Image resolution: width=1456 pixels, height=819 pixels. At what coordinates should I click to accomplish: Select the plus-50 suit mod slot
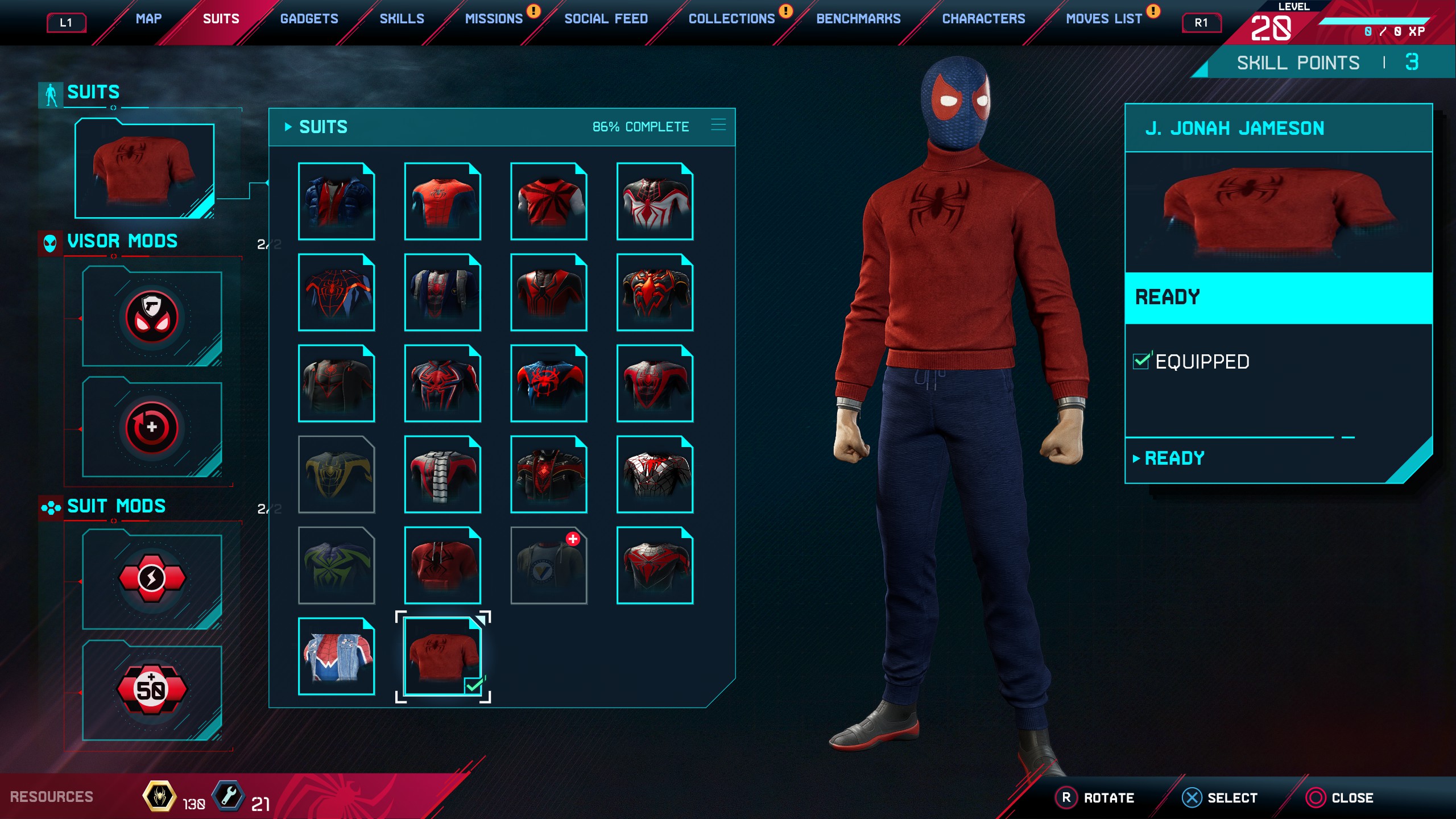(152, 689)
